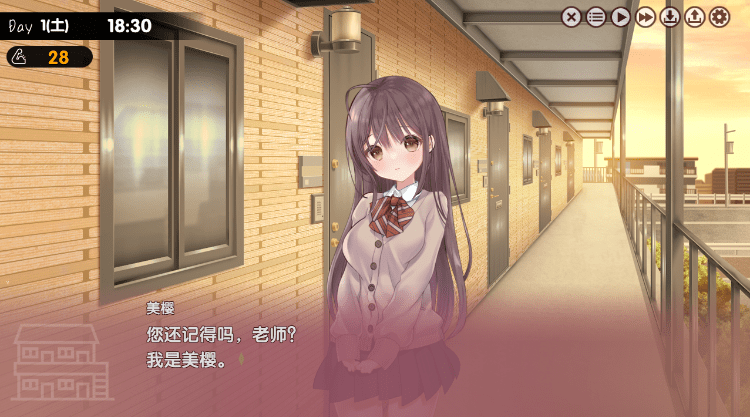The width and height of the screenshot is (750, 417).
Task: Open the load menu via the up-arrow tray icon
Action: point(695,16)
